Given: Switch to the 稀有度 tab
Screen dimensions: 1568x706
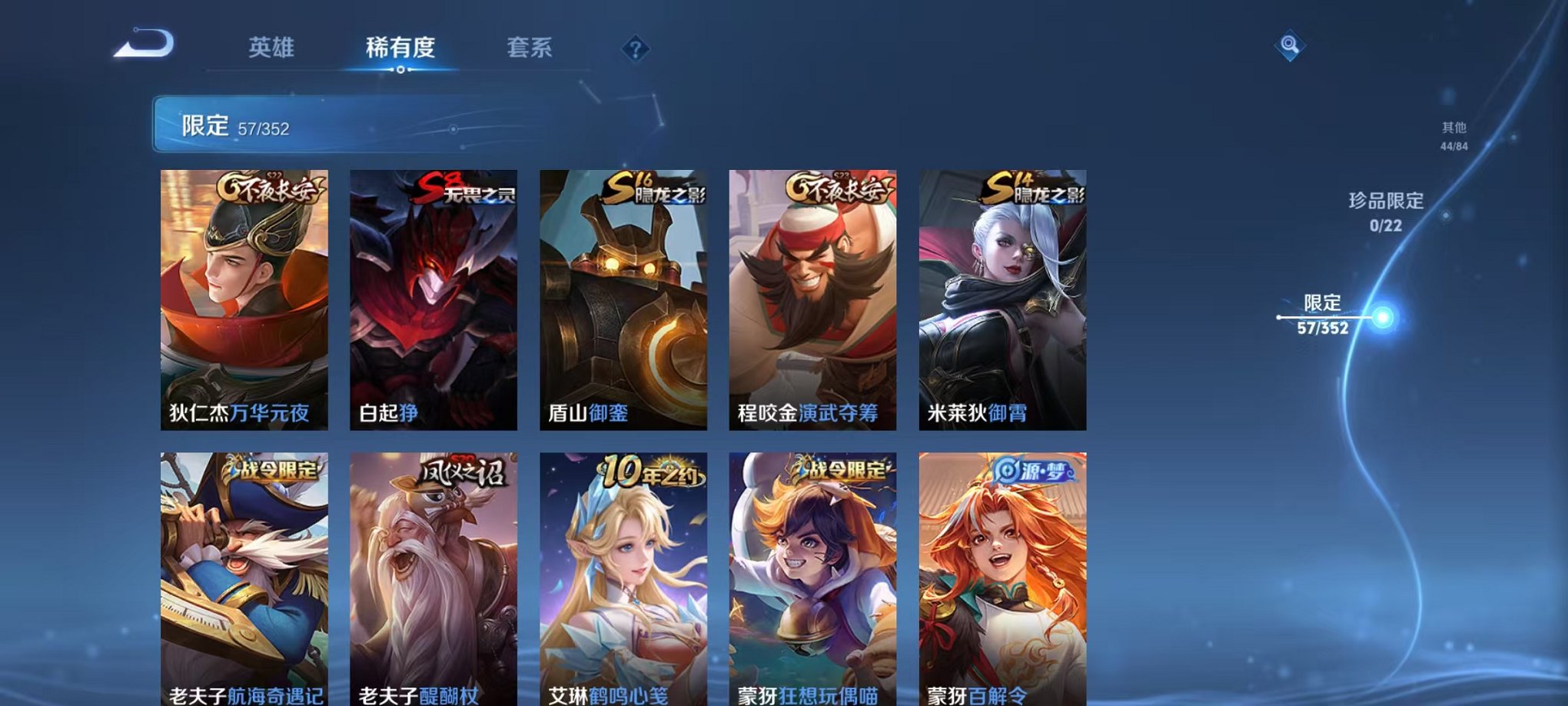Looking at the screenshot, I should pyautogui.click(x=400, y=48).
